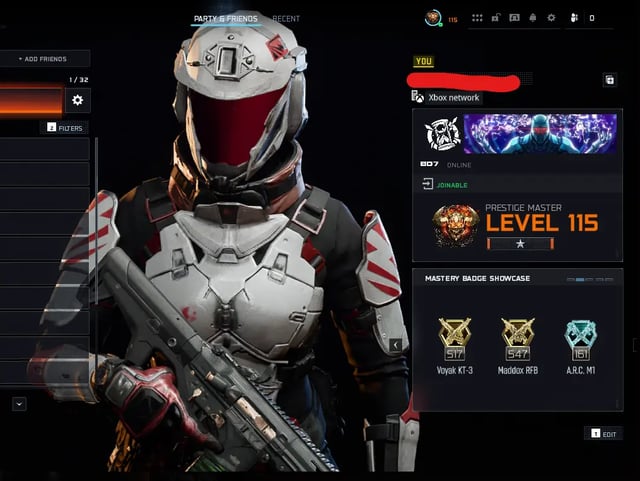Open the notifications bell
The image size is (640, 481).
tap(533, 18)
